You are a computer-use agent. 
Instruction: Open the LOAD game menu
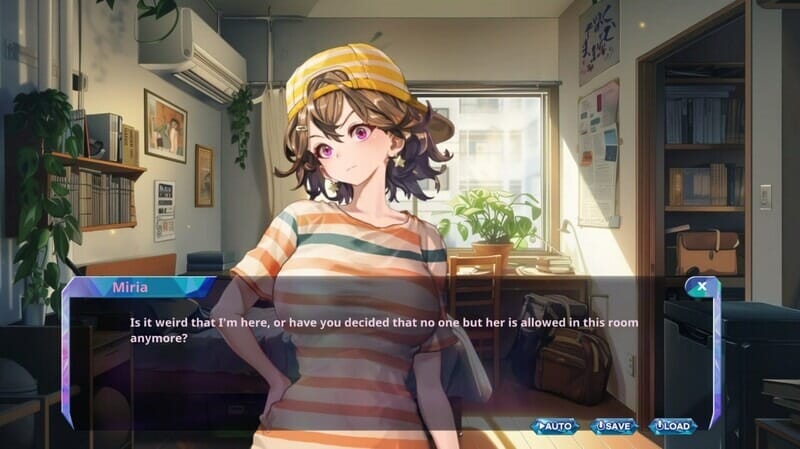[x=673, y=426]
